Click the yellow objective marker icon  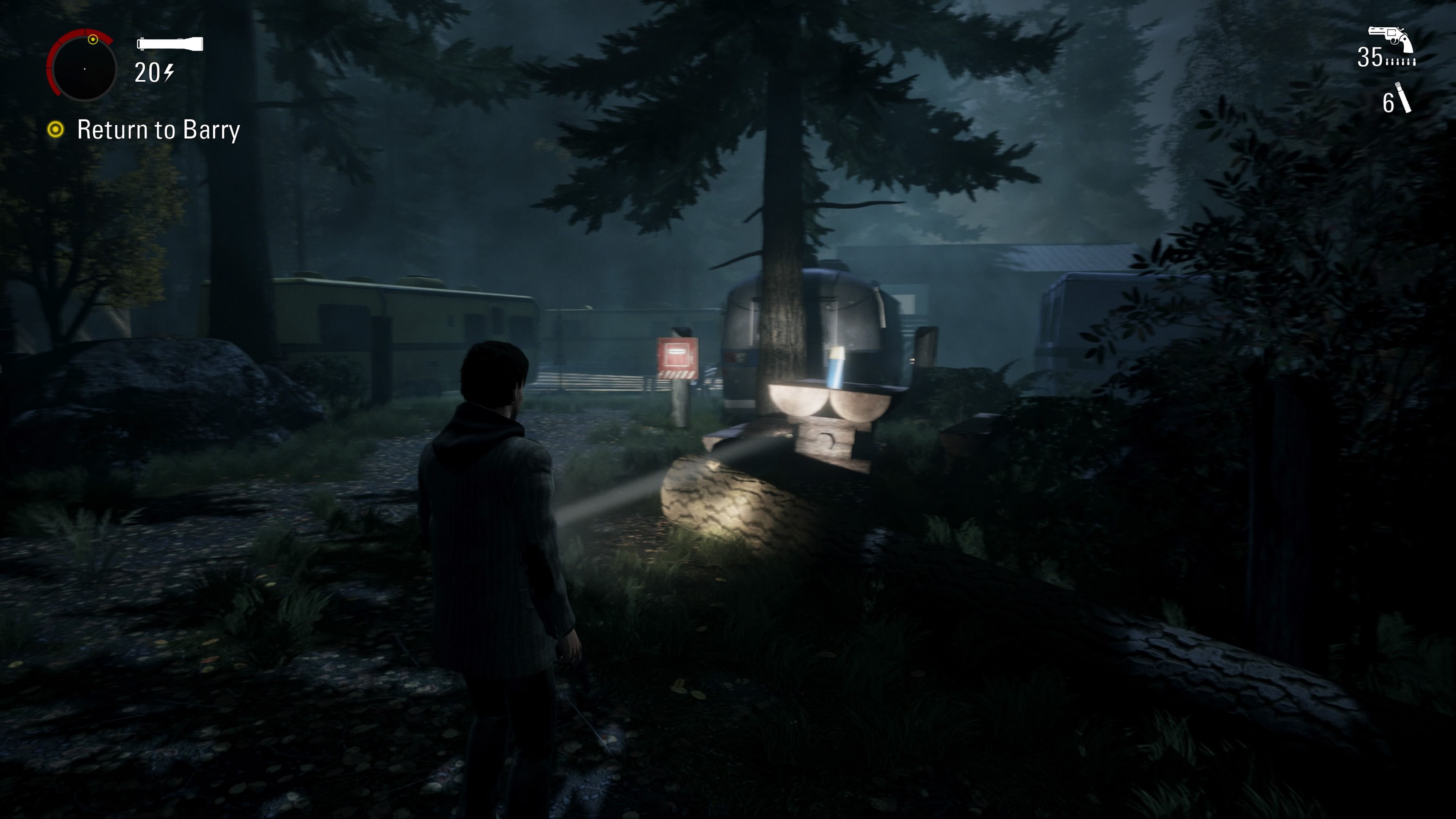click(56, 130)
